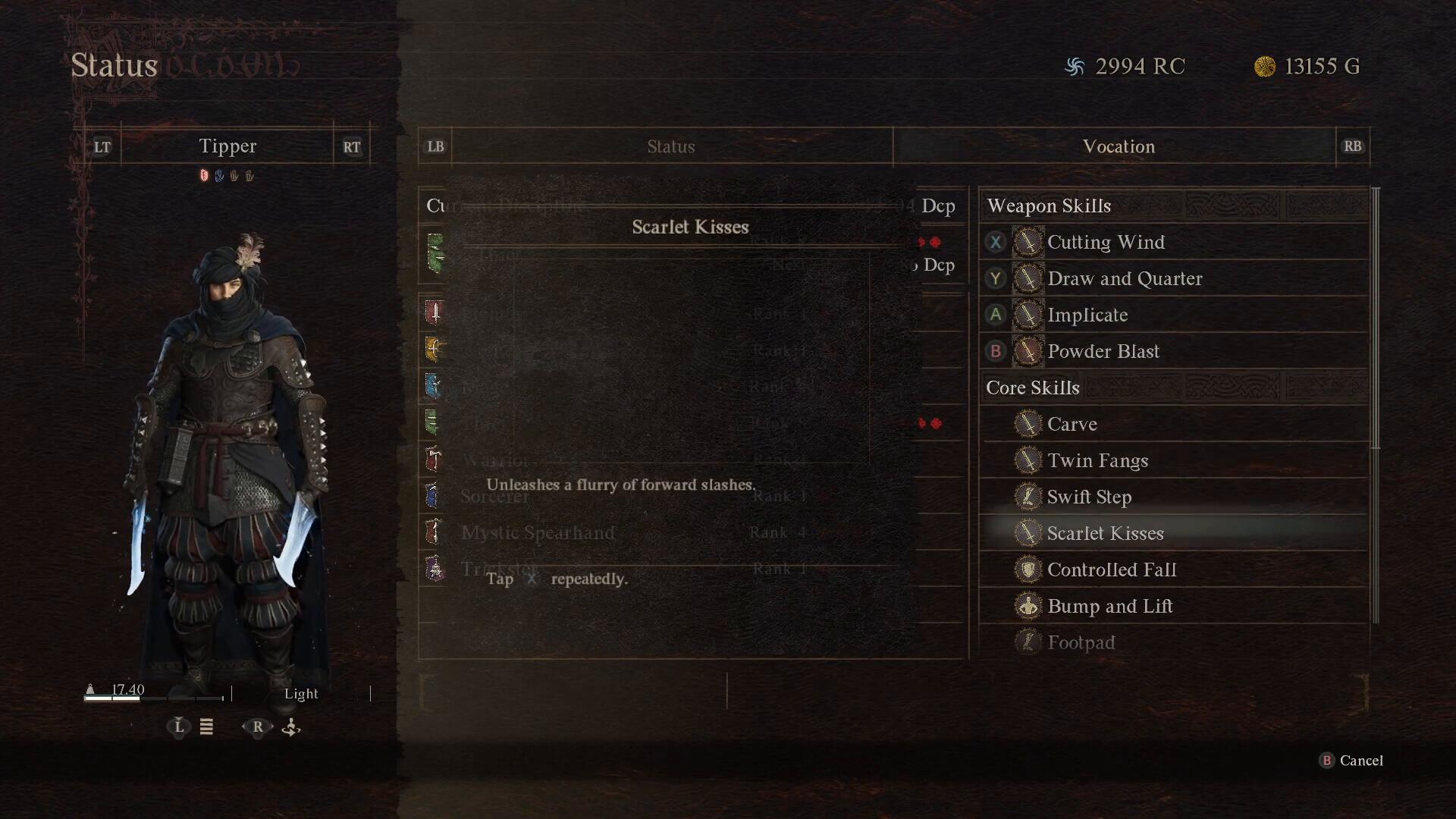Screen dimensions: 1456x819
Task: Choose the Draw and Quarter skill
Action: tap(1124, 279)
